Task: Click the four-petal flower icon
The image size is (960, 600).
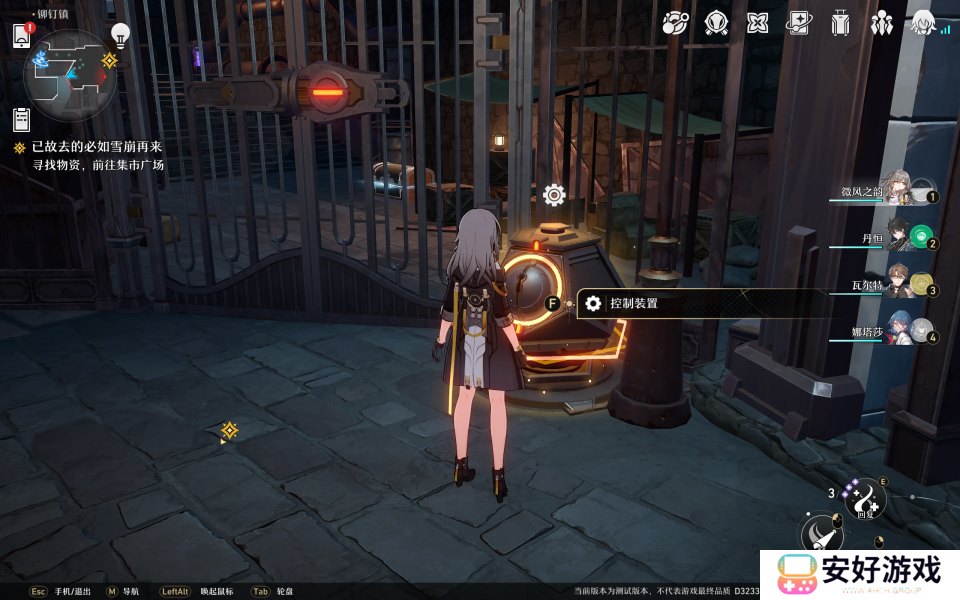Action: pos(757,22)
